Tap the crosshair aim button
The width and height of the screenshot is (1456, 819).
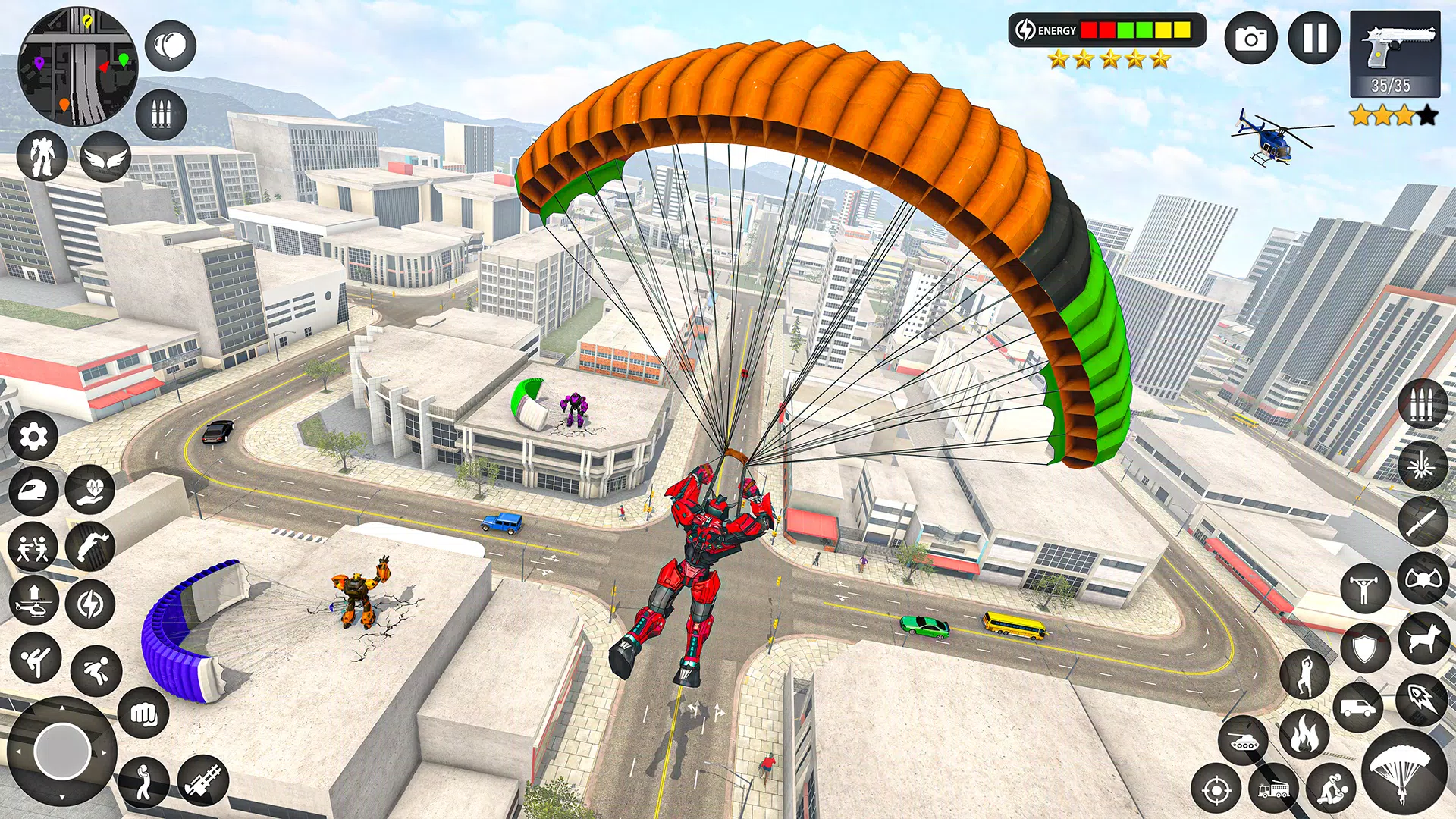[1216, 790]
